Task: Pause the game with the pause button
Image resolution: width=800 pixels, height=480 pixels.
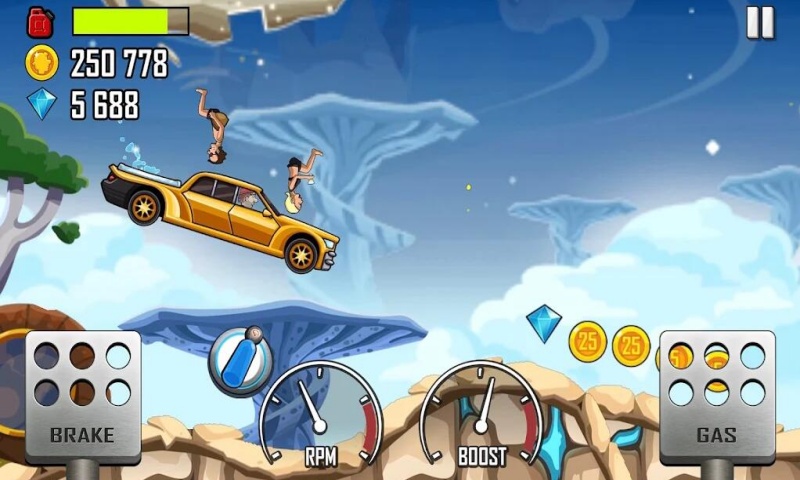Action: 760,22
